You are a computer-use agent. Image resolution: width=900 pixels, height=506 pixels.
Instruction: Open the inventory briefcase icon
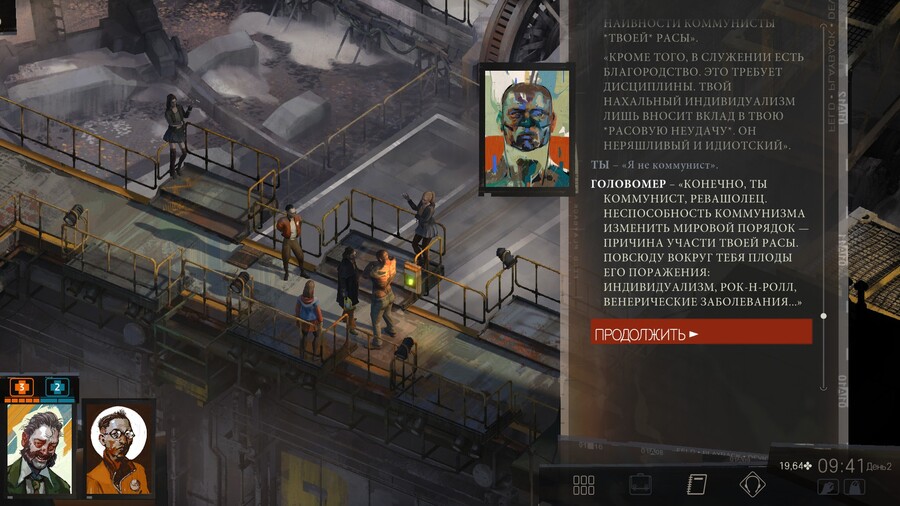click(x=640, y=485)
